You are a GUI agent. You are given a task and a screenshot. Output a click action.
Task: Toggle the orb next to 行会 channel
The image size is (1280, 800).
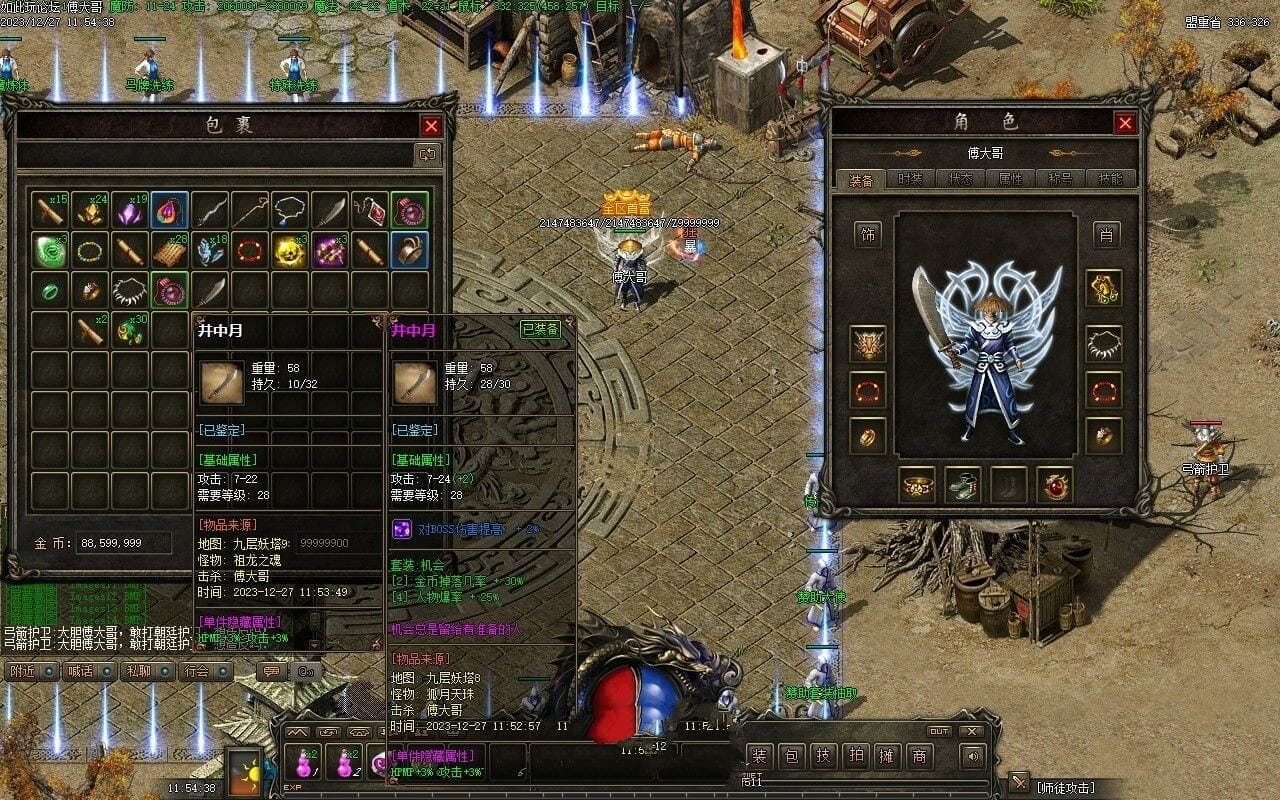tap(222, 671)
